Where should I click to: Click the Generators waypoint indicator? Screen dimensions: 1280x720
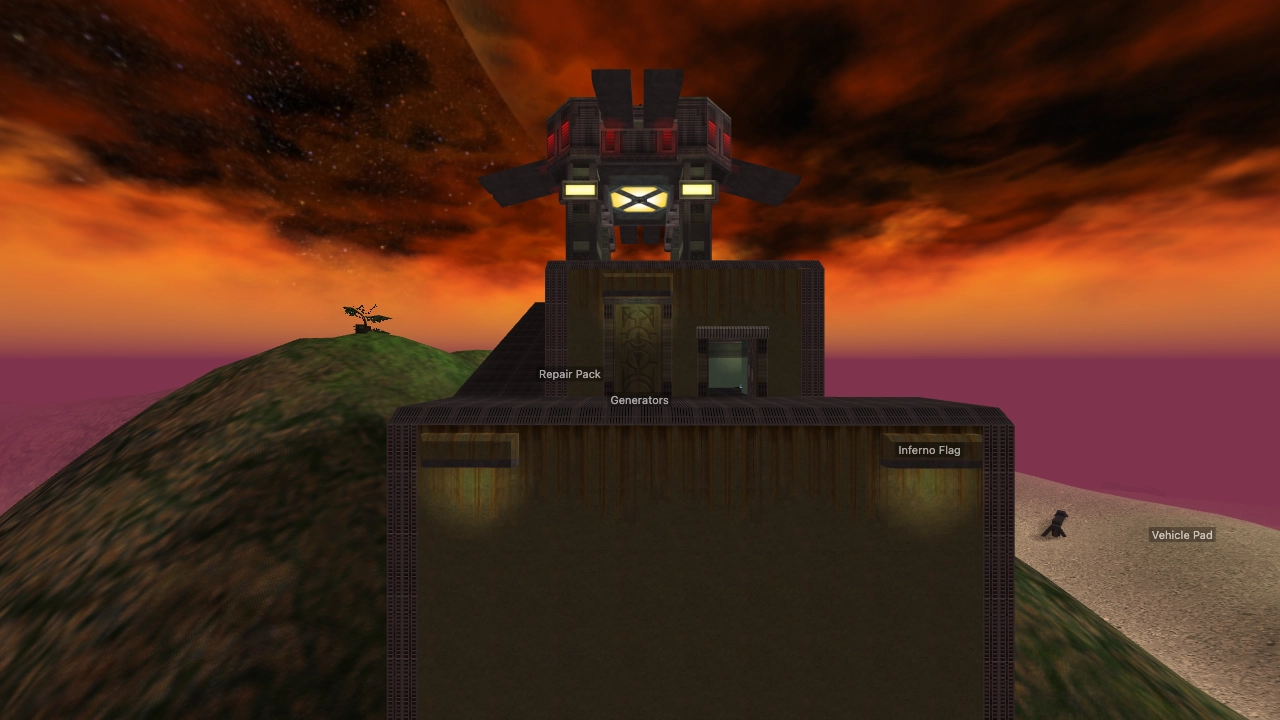(x=639, y=400)
